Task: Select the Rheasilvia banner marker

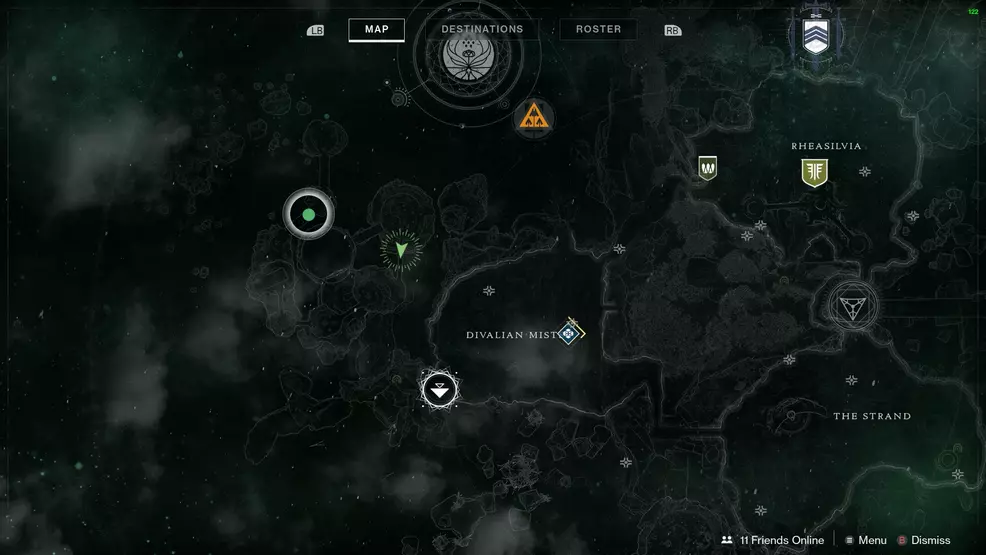Action: click(x=814, y=172)
